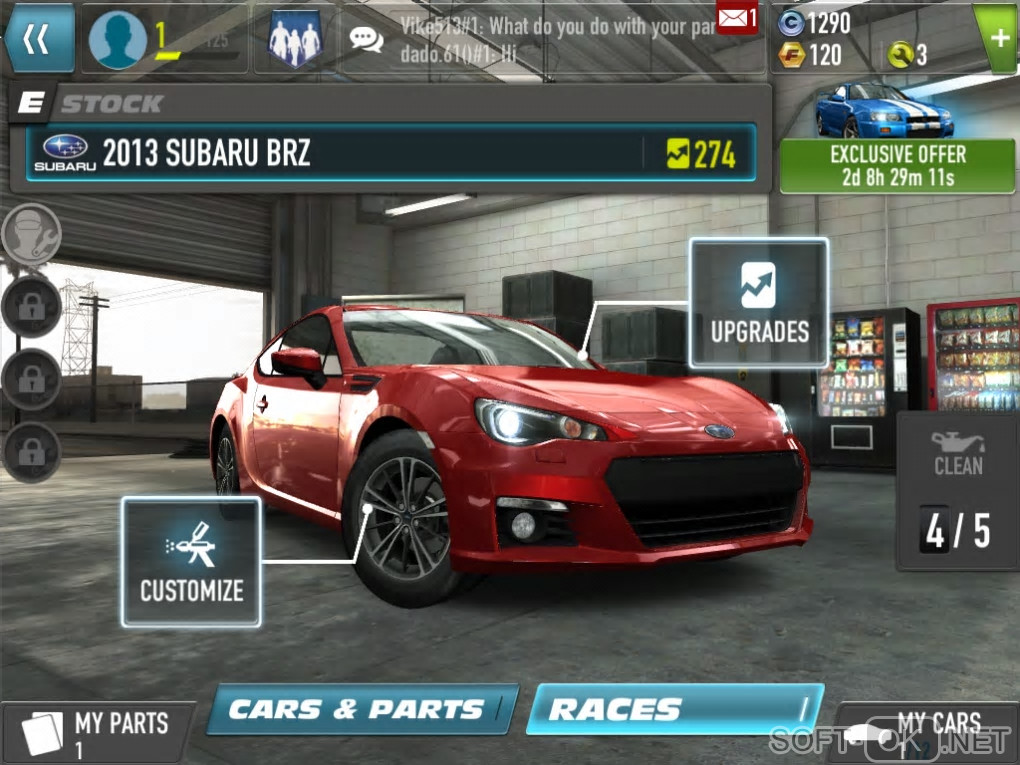Open the Upgrades panel
The image size is (1020, 765).
click(759, 303)
